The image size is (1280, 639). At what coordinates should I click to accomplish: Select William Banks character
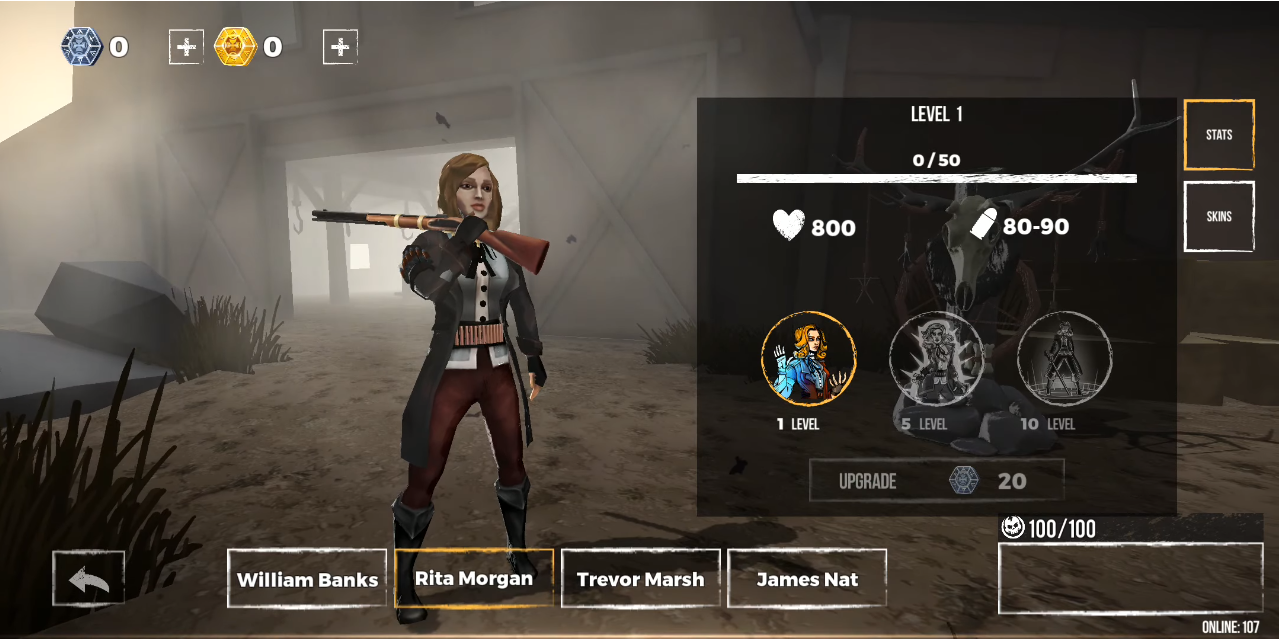tap(307, 579)
